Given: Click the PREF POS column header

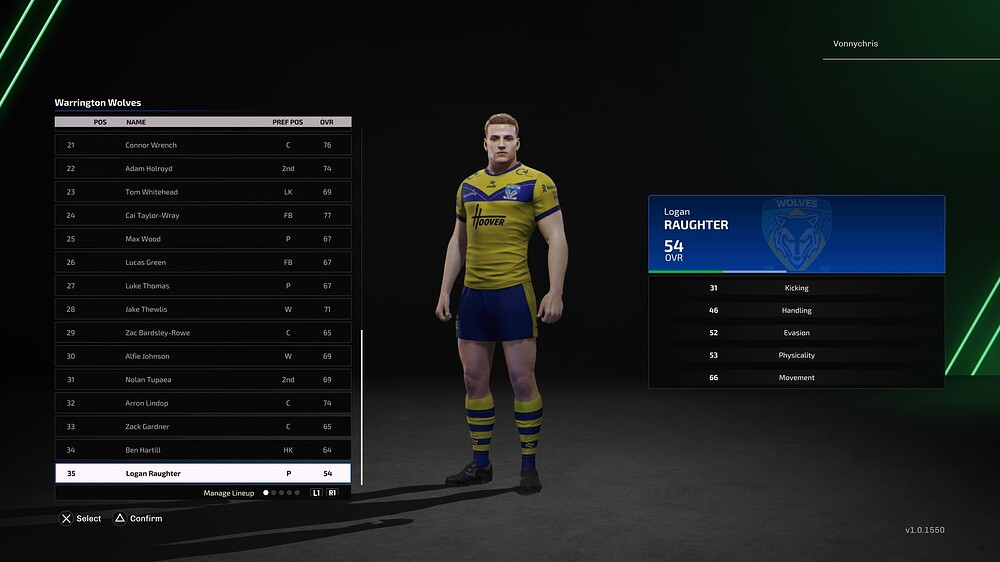Looking at the screenshot, I should click(x=288, y=122).
